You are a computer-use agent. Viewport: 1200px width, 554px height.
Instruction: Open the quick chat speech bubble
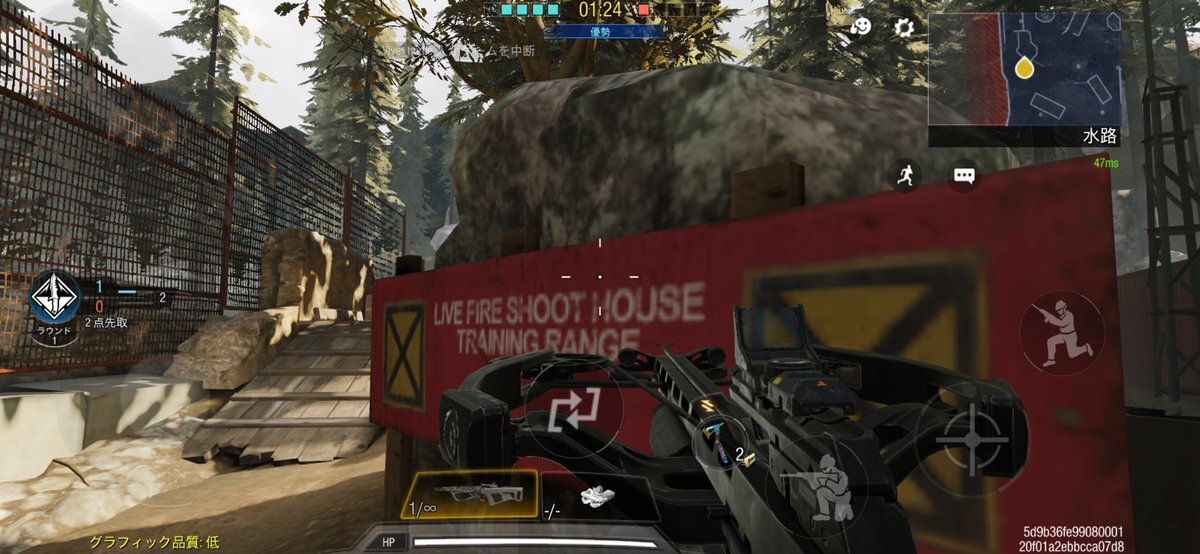pyautogui.click(x=964, y=177)
